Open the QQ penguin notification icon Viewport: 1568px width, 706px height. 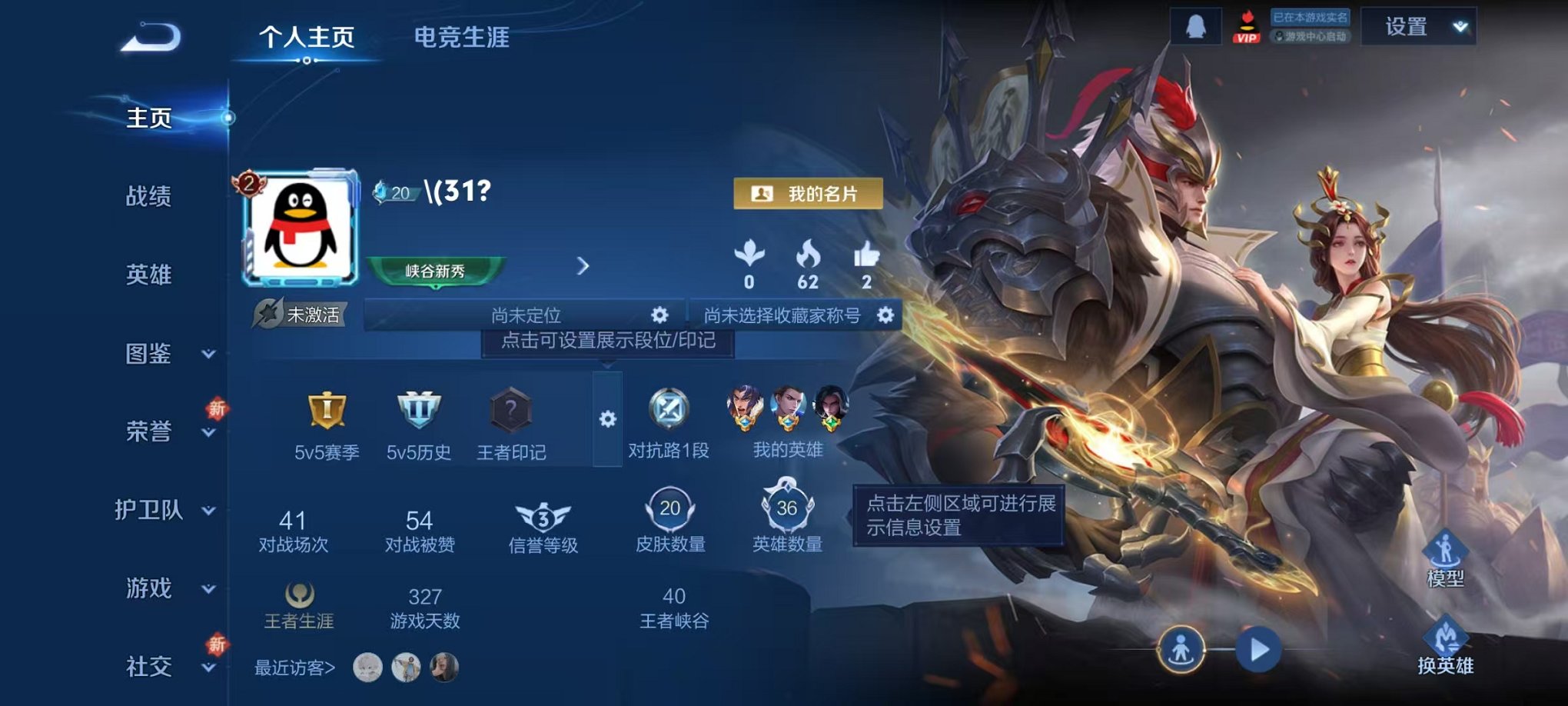pos(1198,26)
